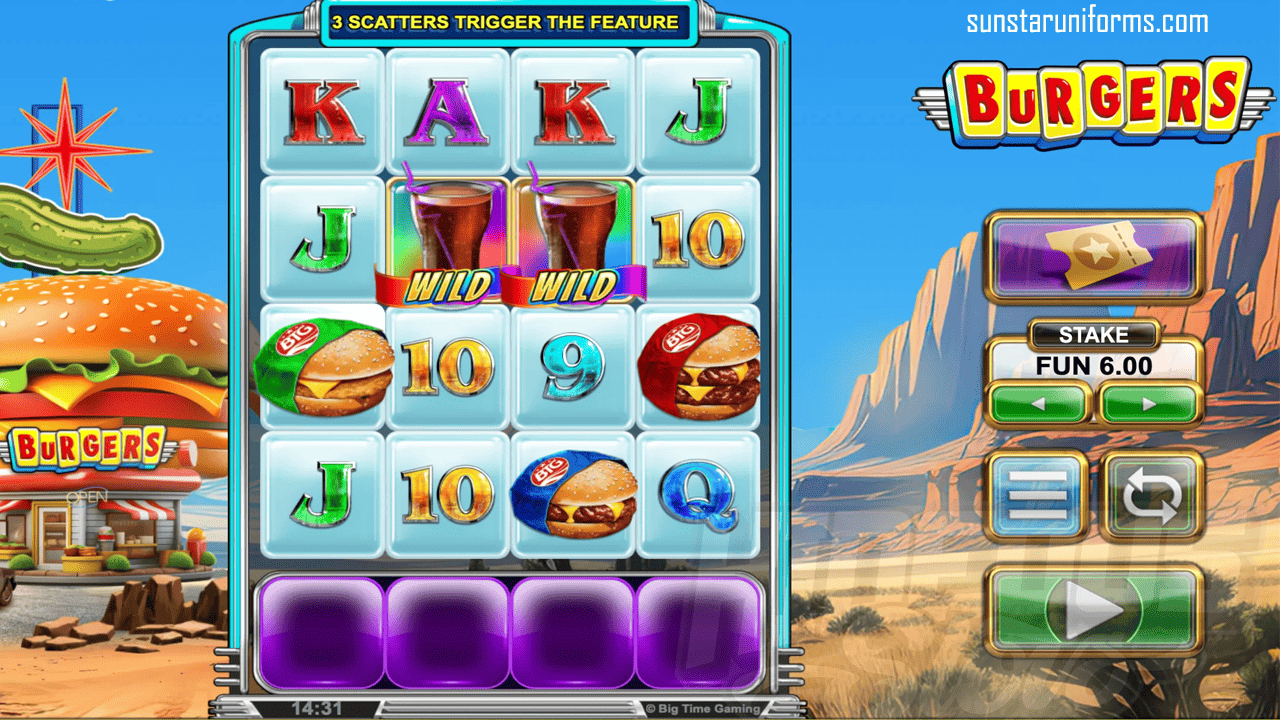Spin the reels with the green play button
Screen dimensions: 1280x720
(x=1093, y=612)
